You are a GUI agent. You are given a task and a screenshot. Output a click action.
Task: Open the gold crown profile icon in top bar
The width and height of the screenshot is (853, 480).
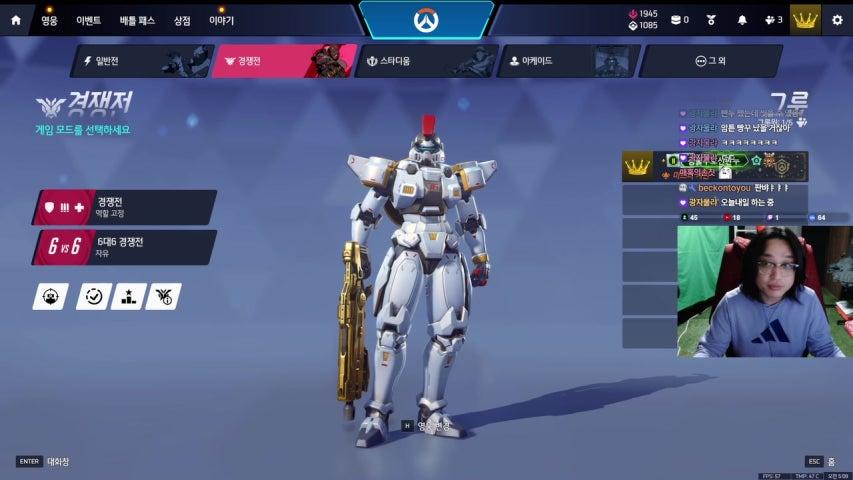805,20
